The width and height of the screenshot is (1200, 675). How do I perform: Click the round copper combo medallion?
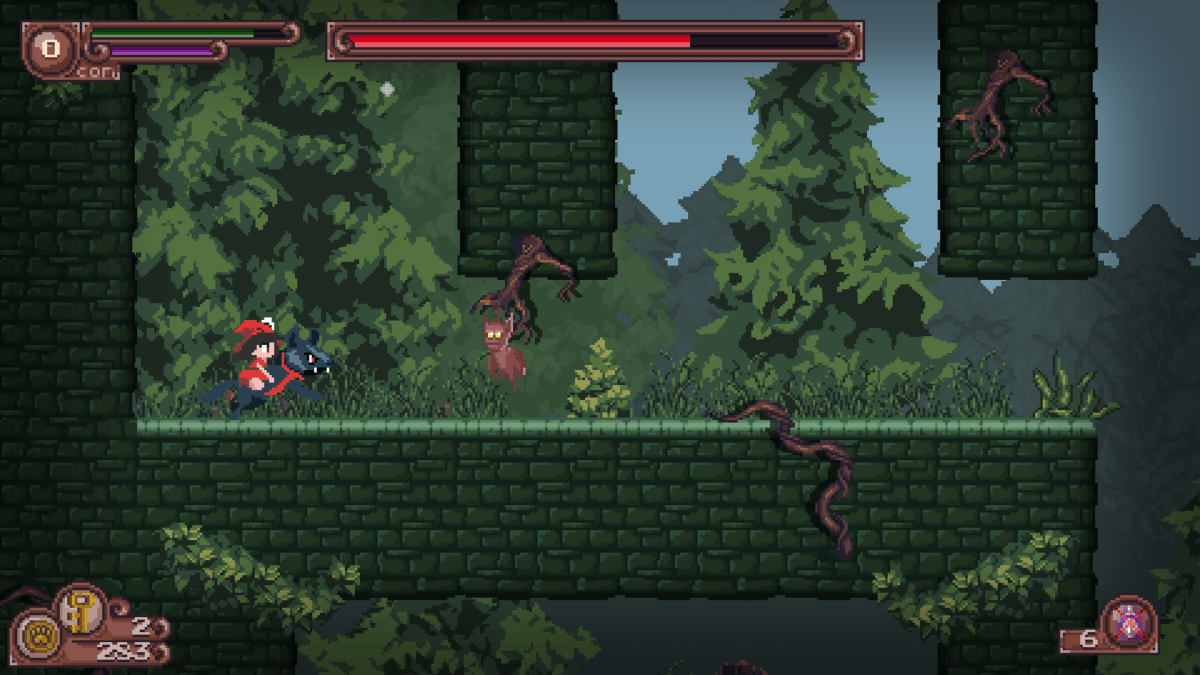click(x=48, y=46)
